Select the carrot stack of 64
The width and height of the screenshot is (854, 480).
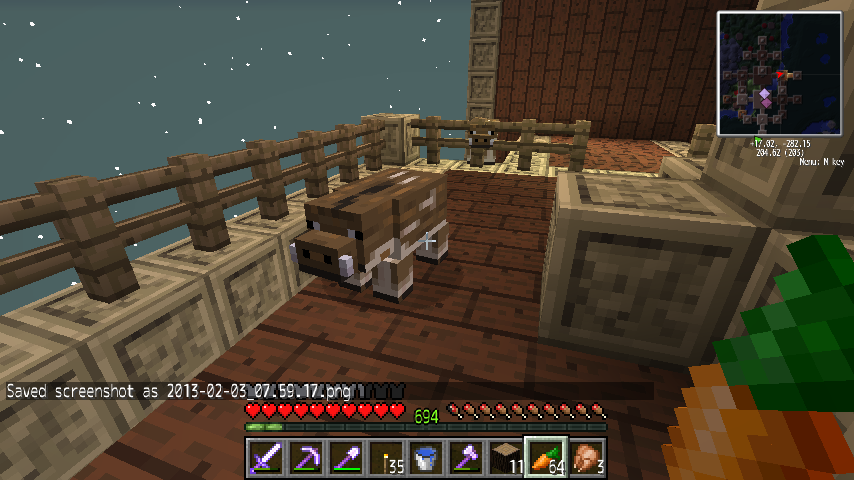pos(546,458)
